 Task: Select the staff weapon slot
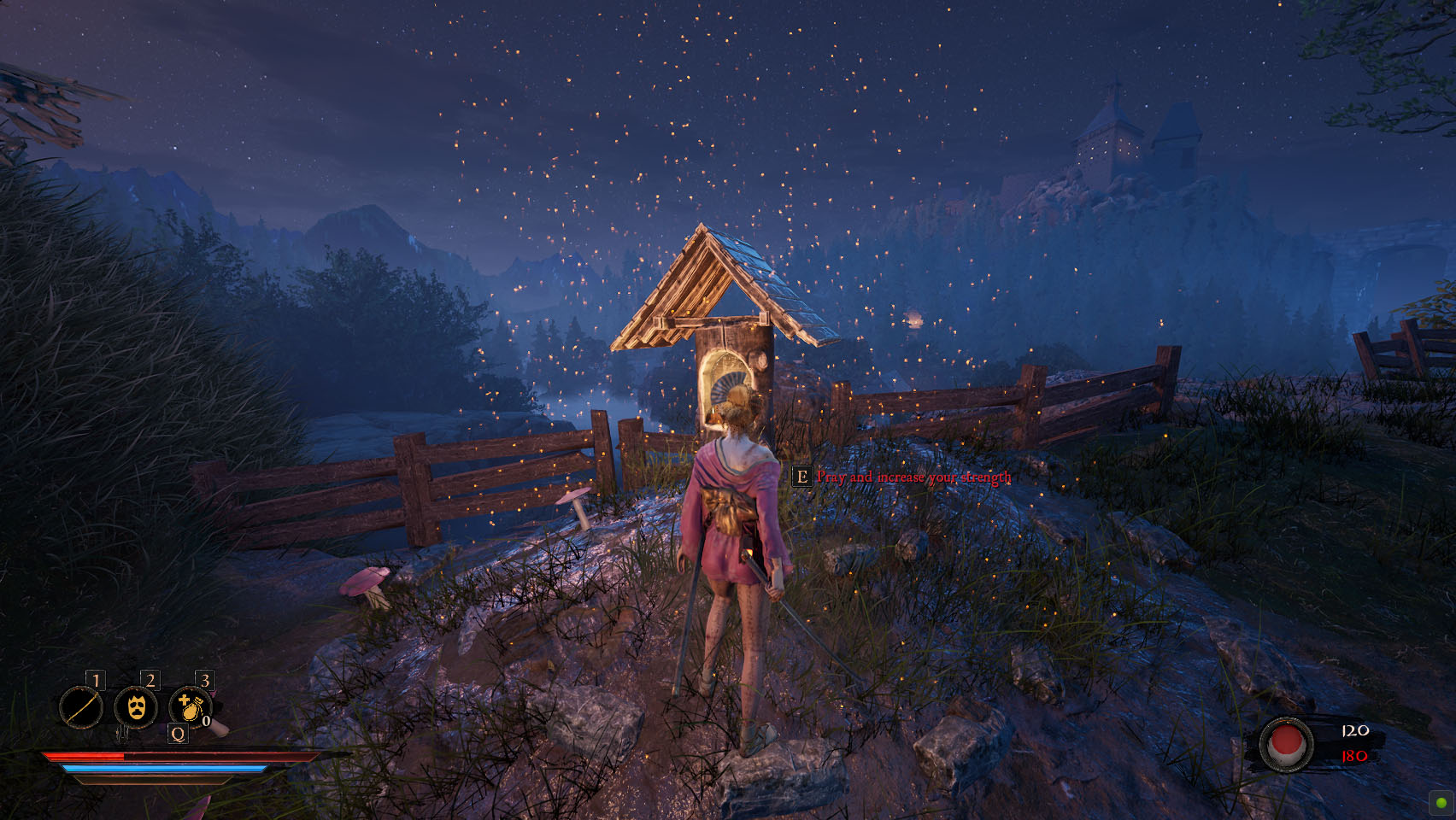[81, 708]
